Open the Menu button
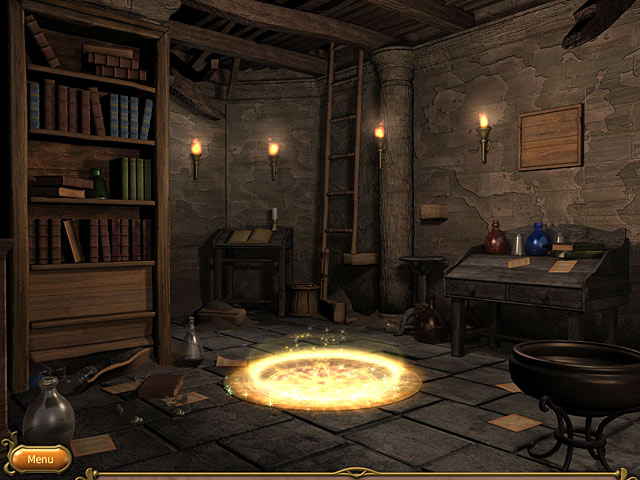This screenshot has width=640, height=480. (x=40, y=459)
